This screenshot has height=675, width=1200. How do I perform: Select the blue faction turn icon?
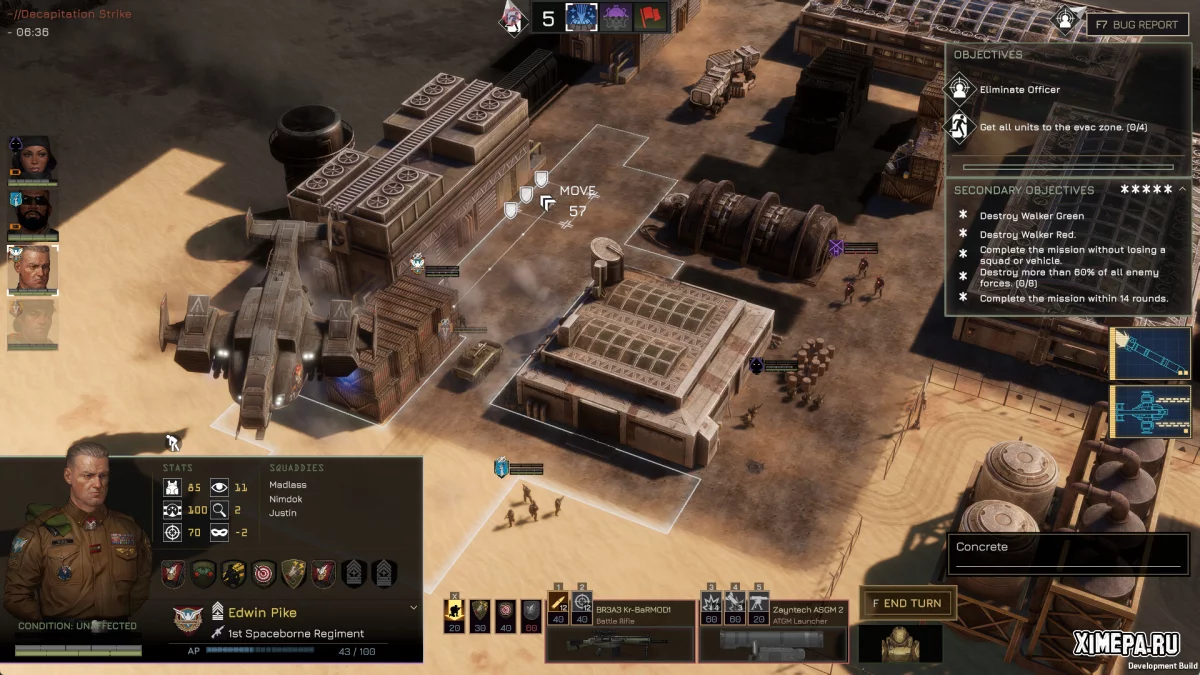[x=581, y=17]
